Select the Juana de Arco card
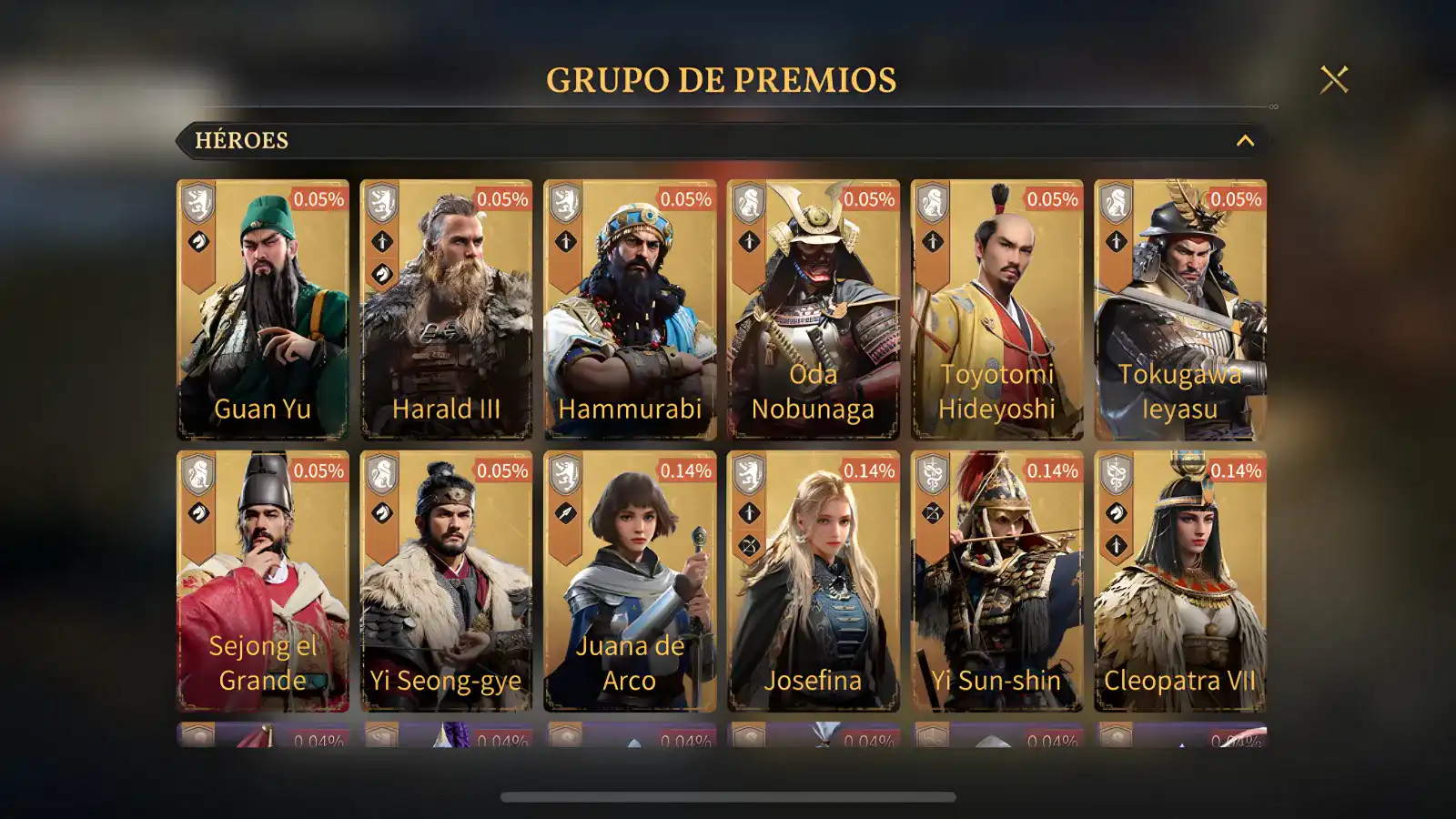 pyautogui.click(x=630, y=581)
